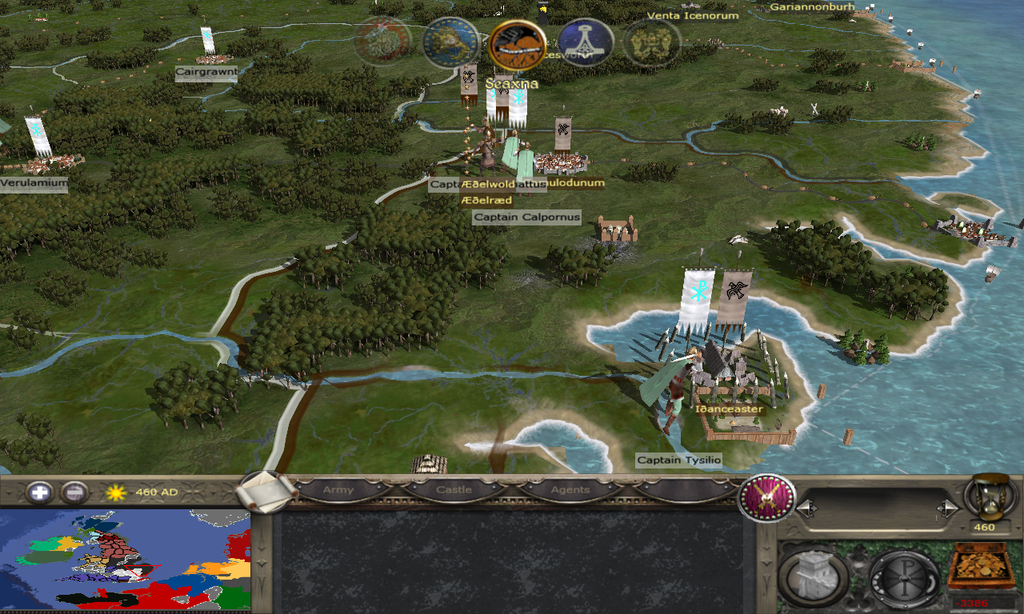
Task: Open the red faction shield overview
Action: (x=766, y=497)
